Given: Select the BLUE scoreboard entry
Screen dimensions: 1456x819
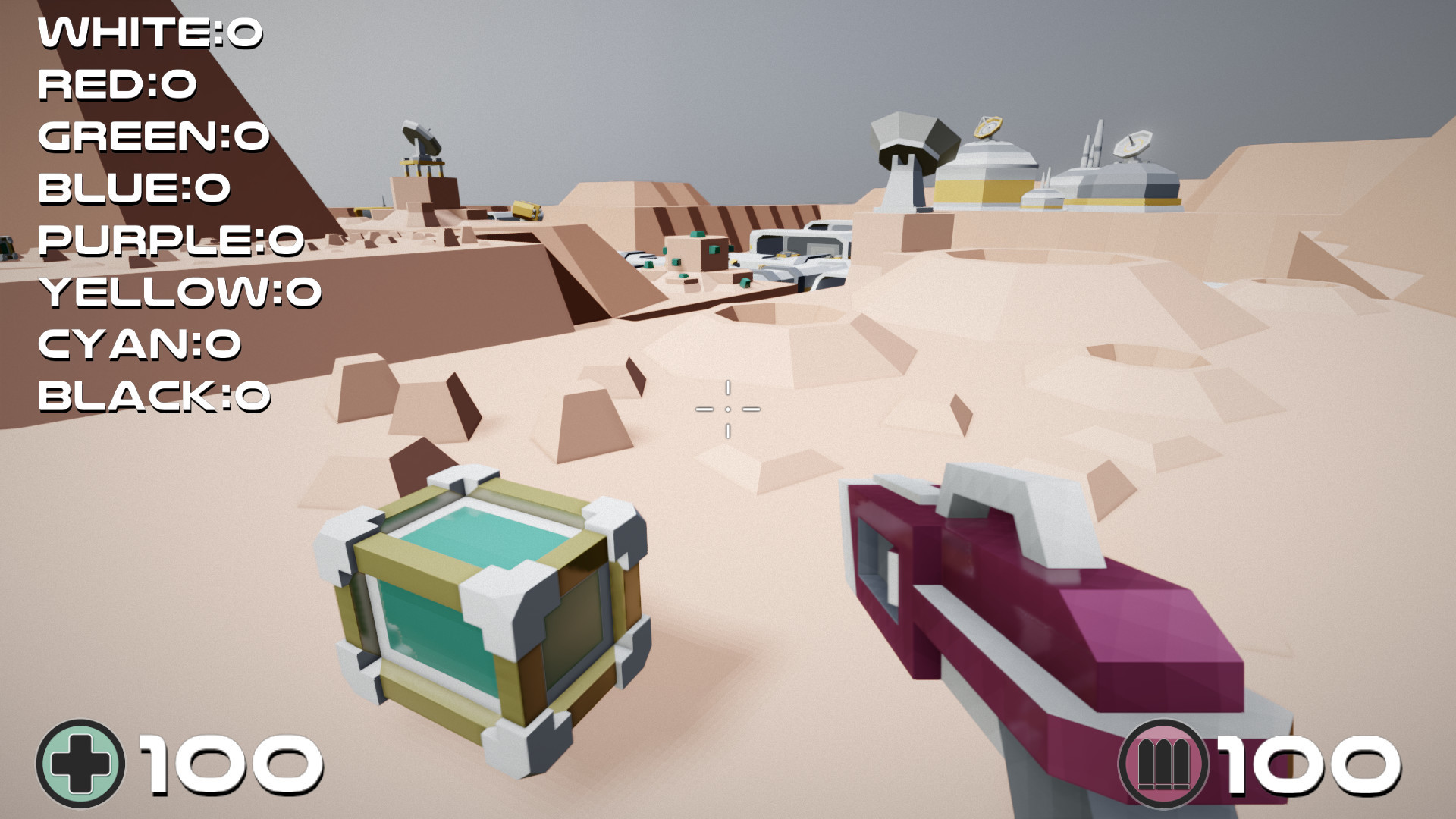Looking at the screenshot, I should pyautogui.click(x=133, y=187).
